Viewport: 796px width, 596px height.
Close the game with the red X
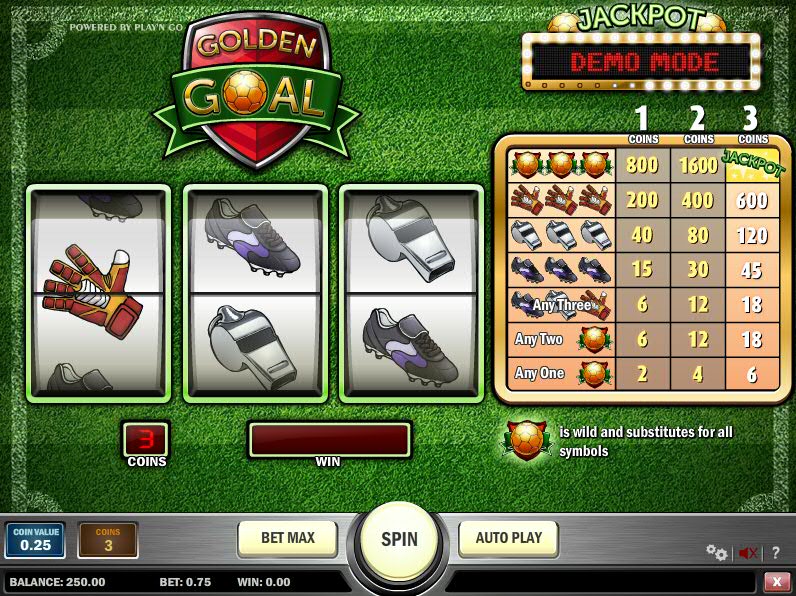click(776, 581)
